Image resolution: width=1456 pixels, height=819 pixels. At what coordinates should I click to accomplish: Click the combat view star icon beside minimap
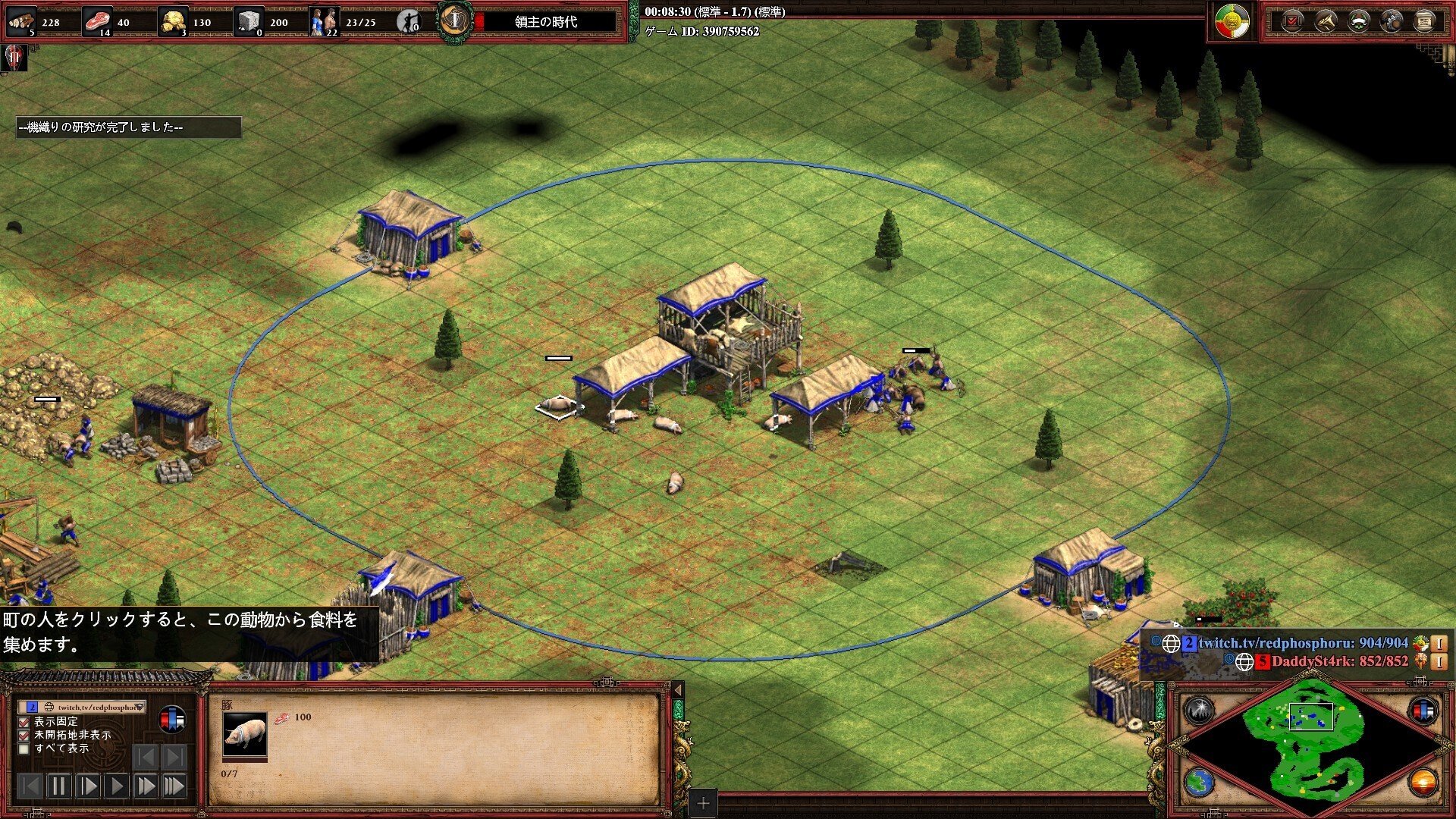(1200, 709)
